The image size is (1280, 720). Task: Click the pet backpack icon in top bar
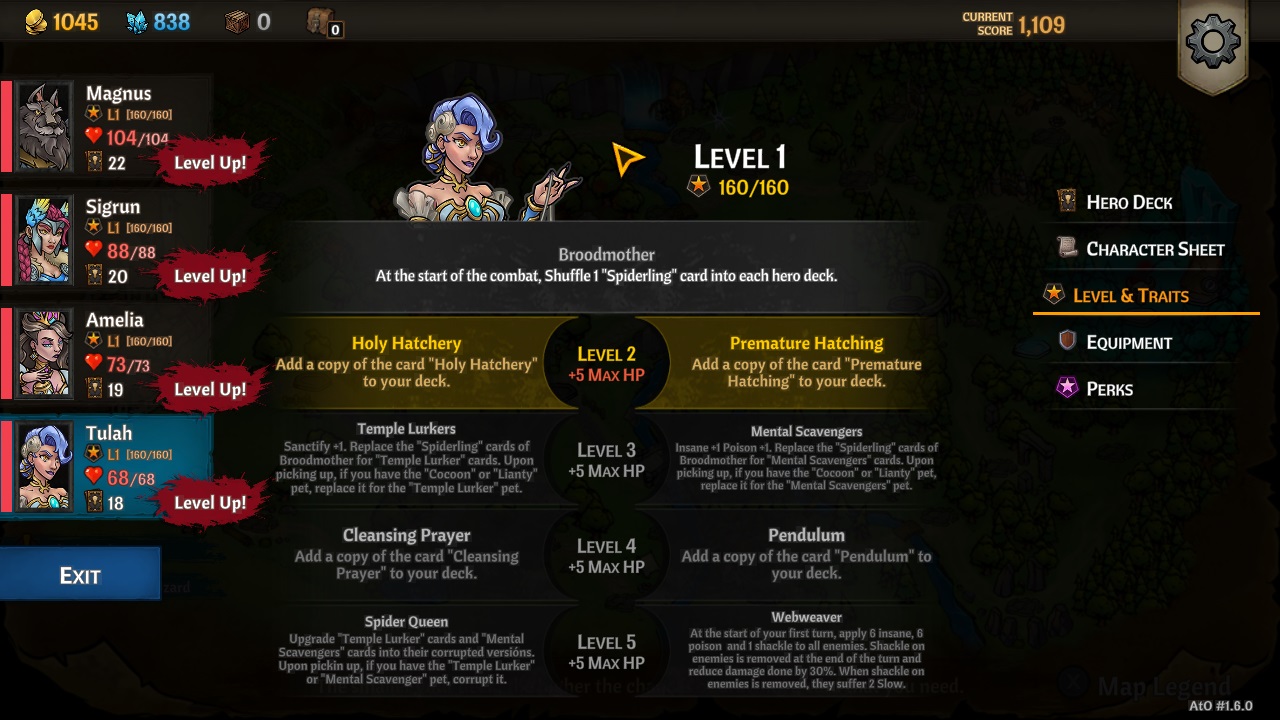click(318, 22)
